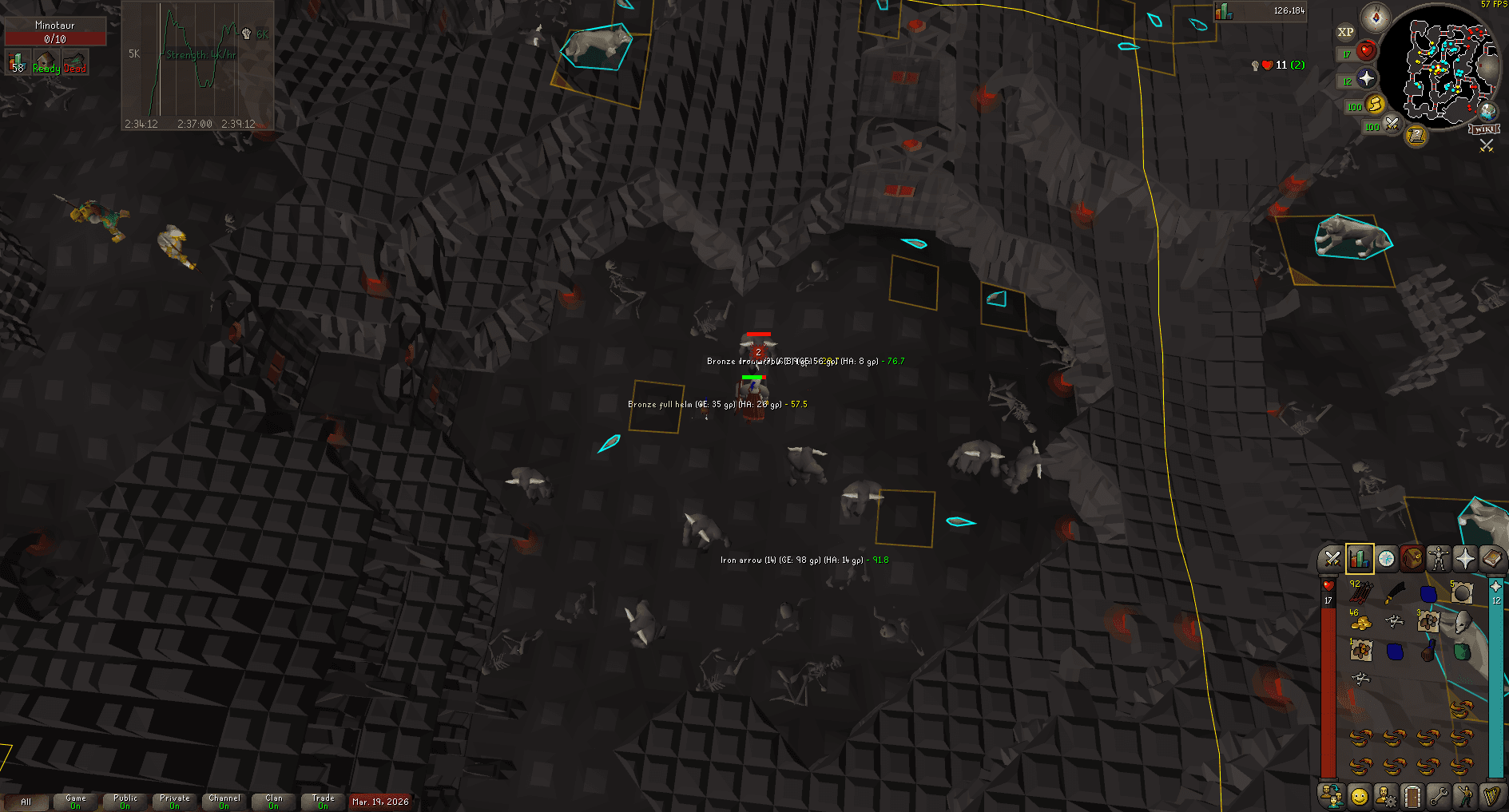Toggle the Public chat filter off

coord(124,801)
